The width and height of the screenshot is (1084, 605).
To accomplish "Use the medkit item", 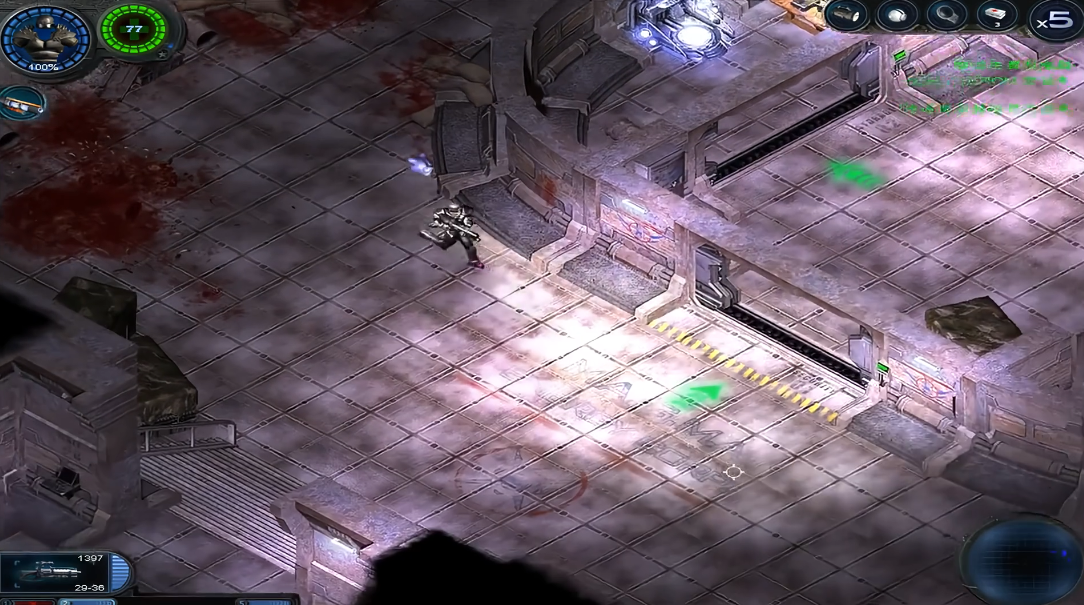I will pyautogui.click(x=995, y=14).
